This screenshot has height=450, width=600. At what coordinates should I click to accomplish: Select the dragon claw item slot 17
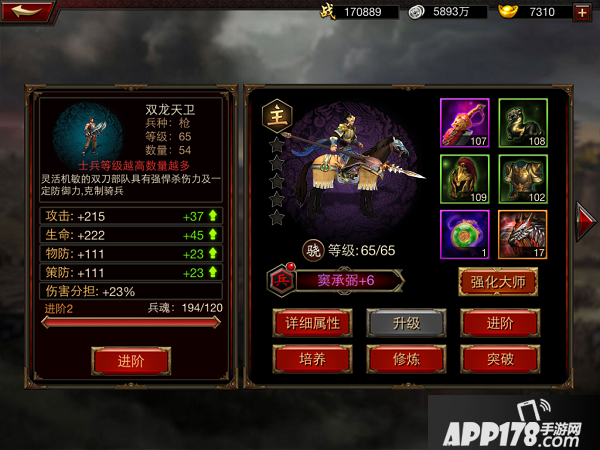[523, 236]
